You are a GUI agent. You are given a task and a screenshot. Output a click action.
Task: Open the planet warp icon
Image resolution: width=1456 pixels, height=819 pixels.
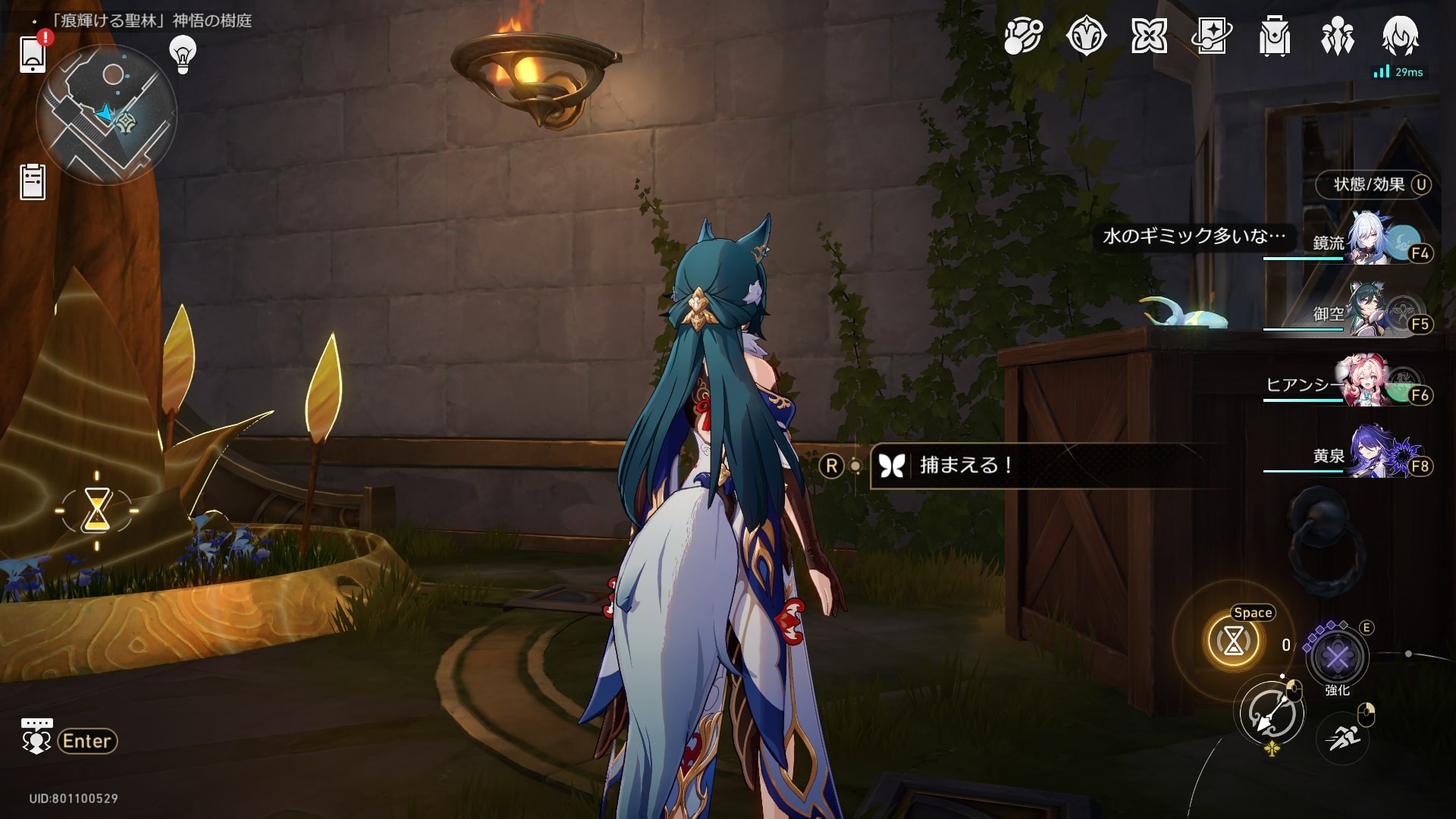(x=1024, y=36)
